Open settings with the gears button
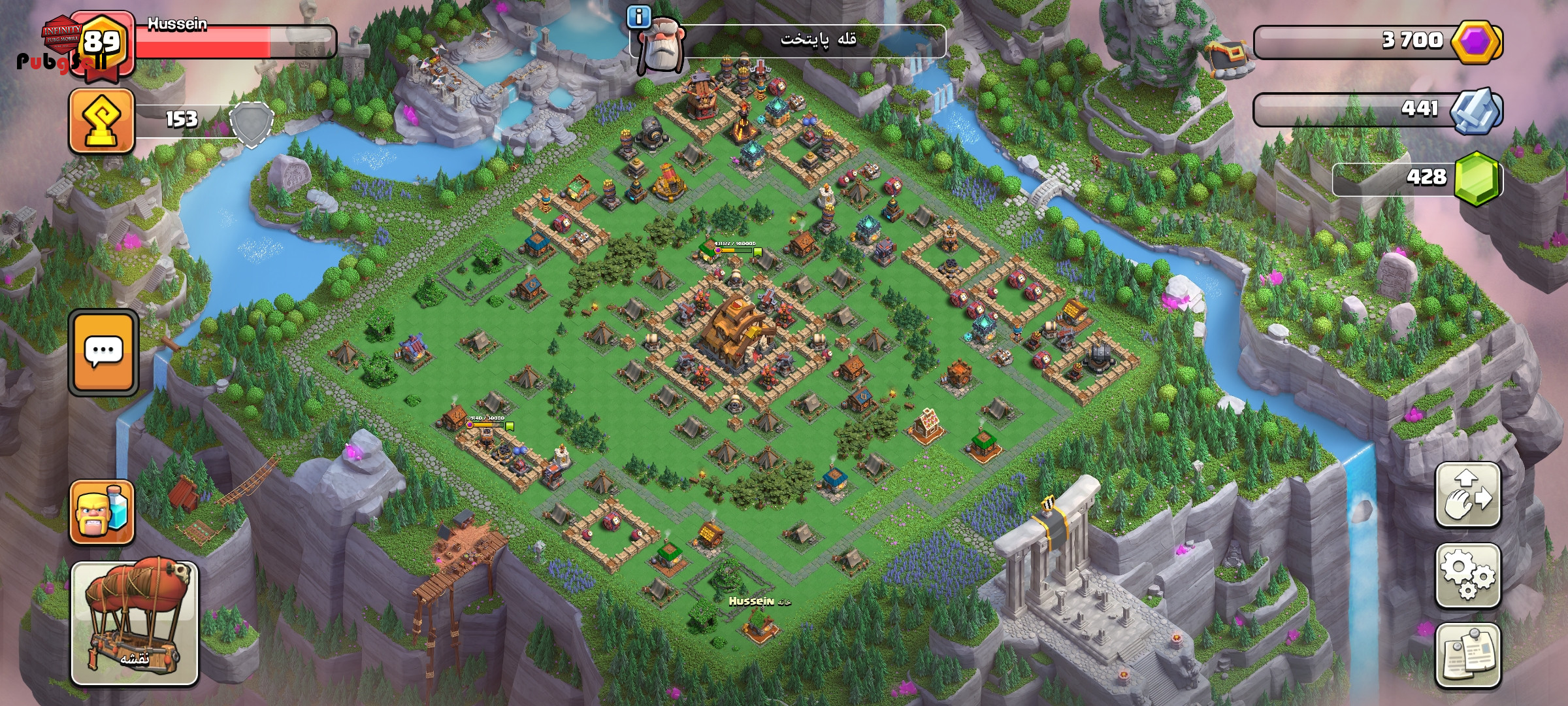 1467,575
